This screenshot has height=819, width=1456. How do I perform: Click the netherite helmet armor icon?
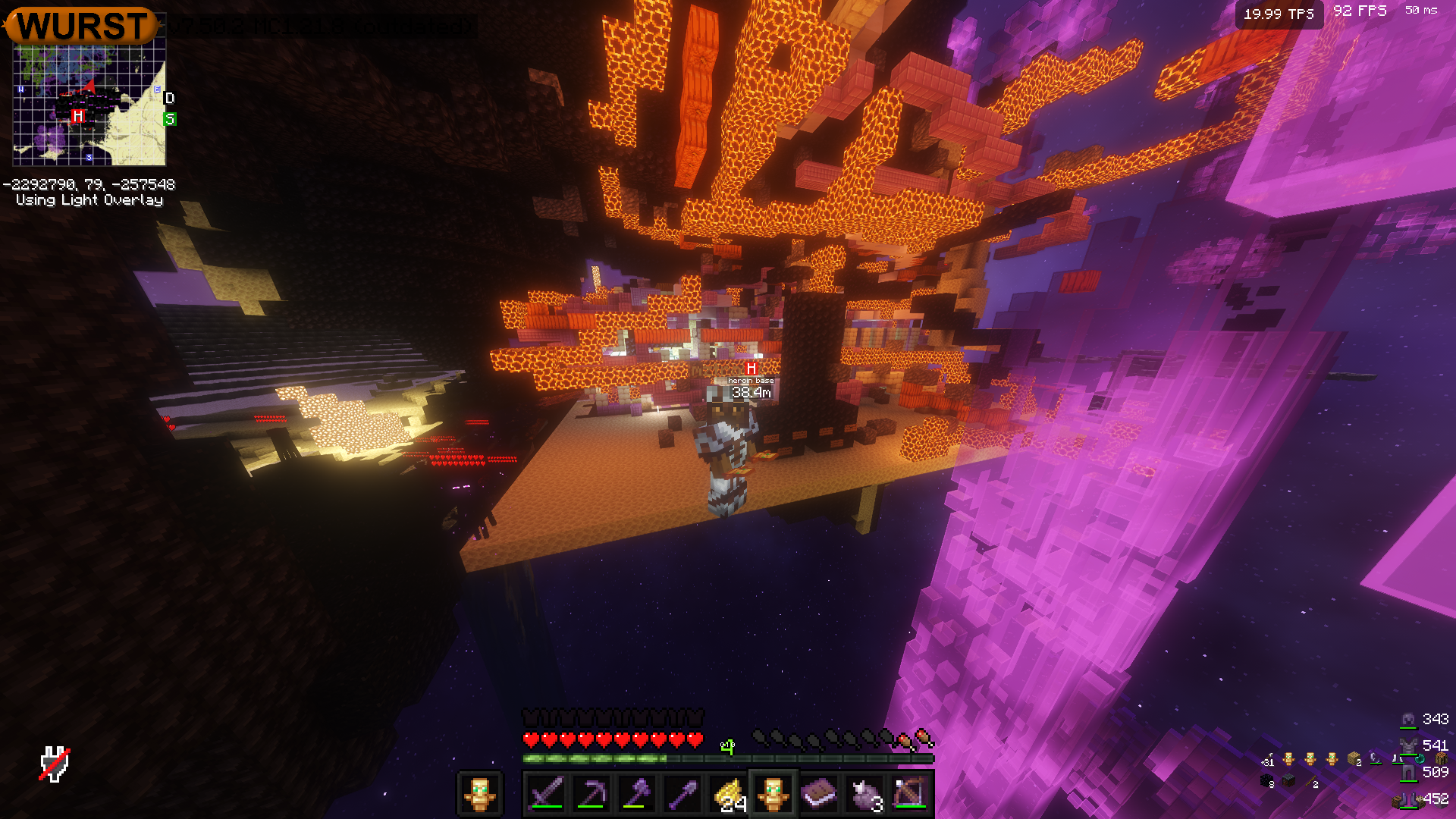[x=1408, y=720]
